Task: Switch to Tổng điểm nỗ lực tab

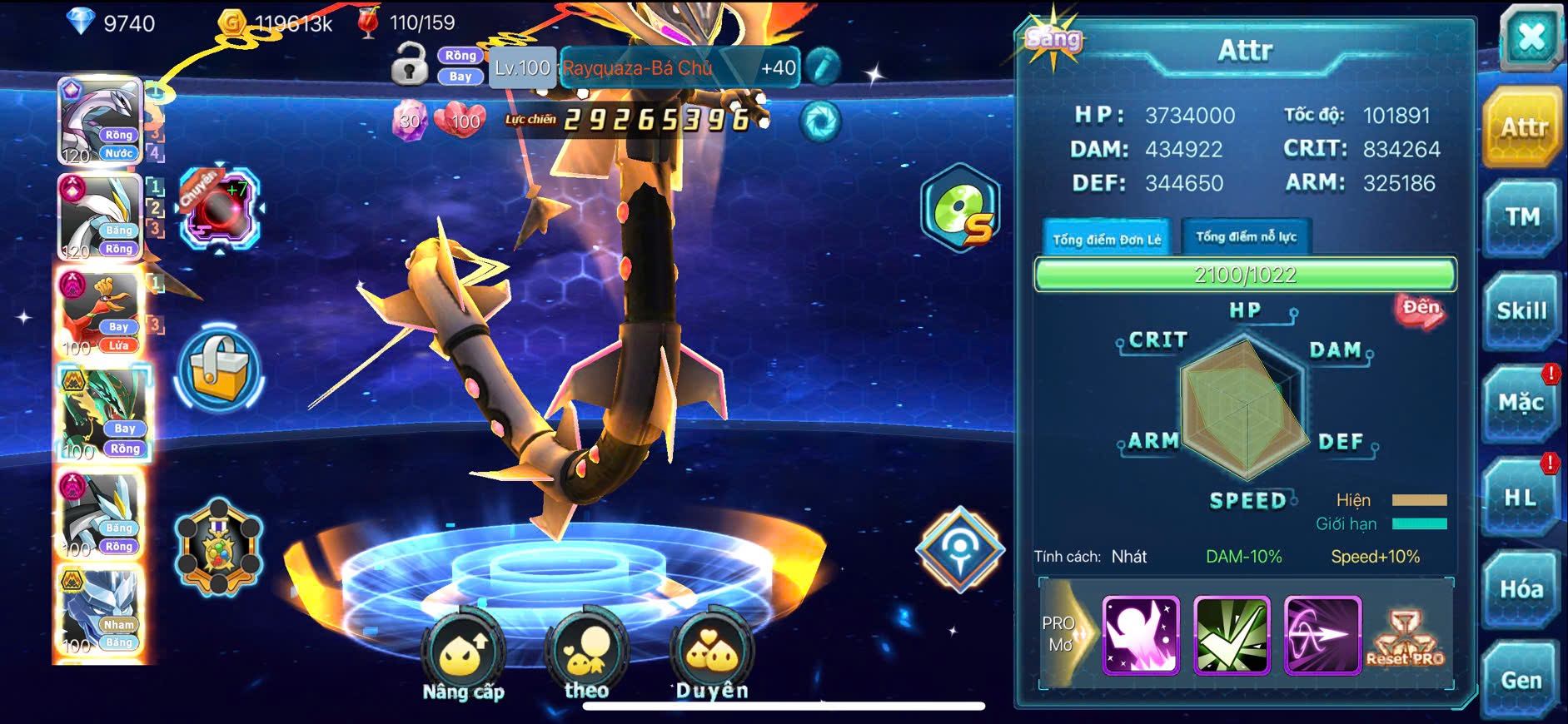Action: [x=1246, y=237]
